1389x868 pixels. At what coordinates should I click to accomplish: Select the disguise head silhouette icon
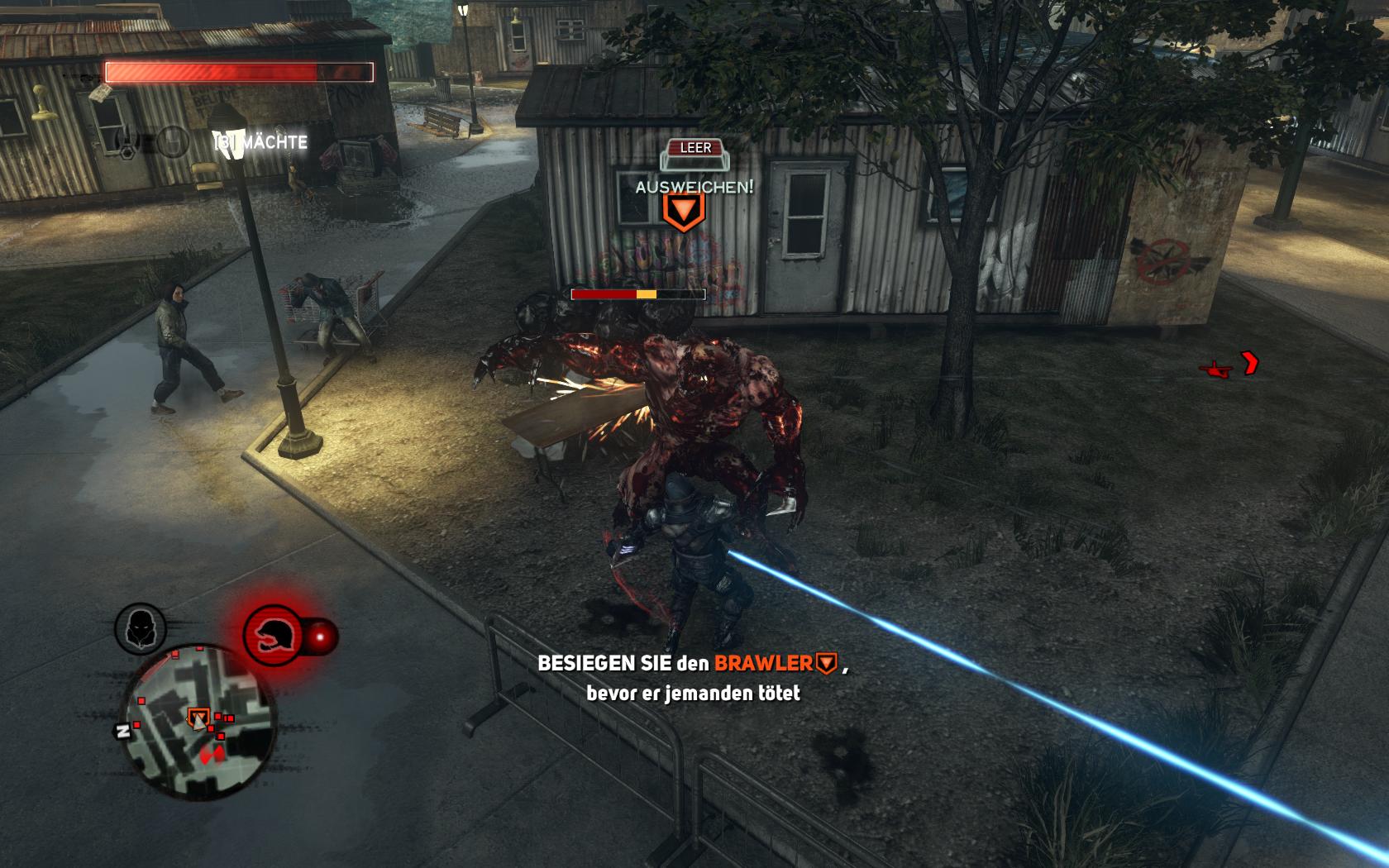(140, 627)
